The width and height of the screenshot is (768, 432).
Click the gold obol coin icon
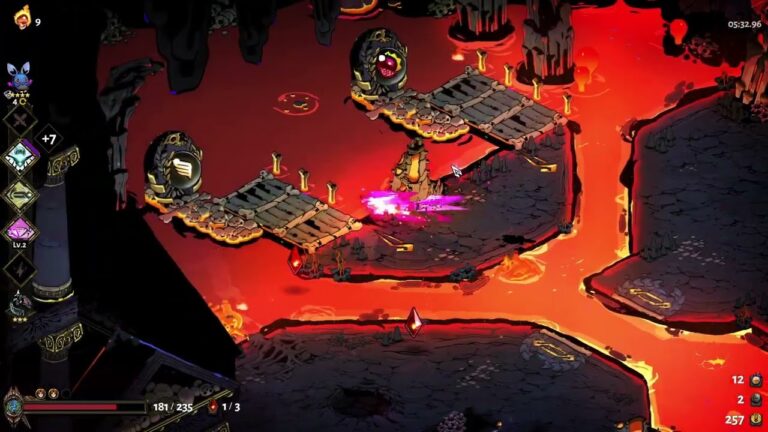coord(757,420)
